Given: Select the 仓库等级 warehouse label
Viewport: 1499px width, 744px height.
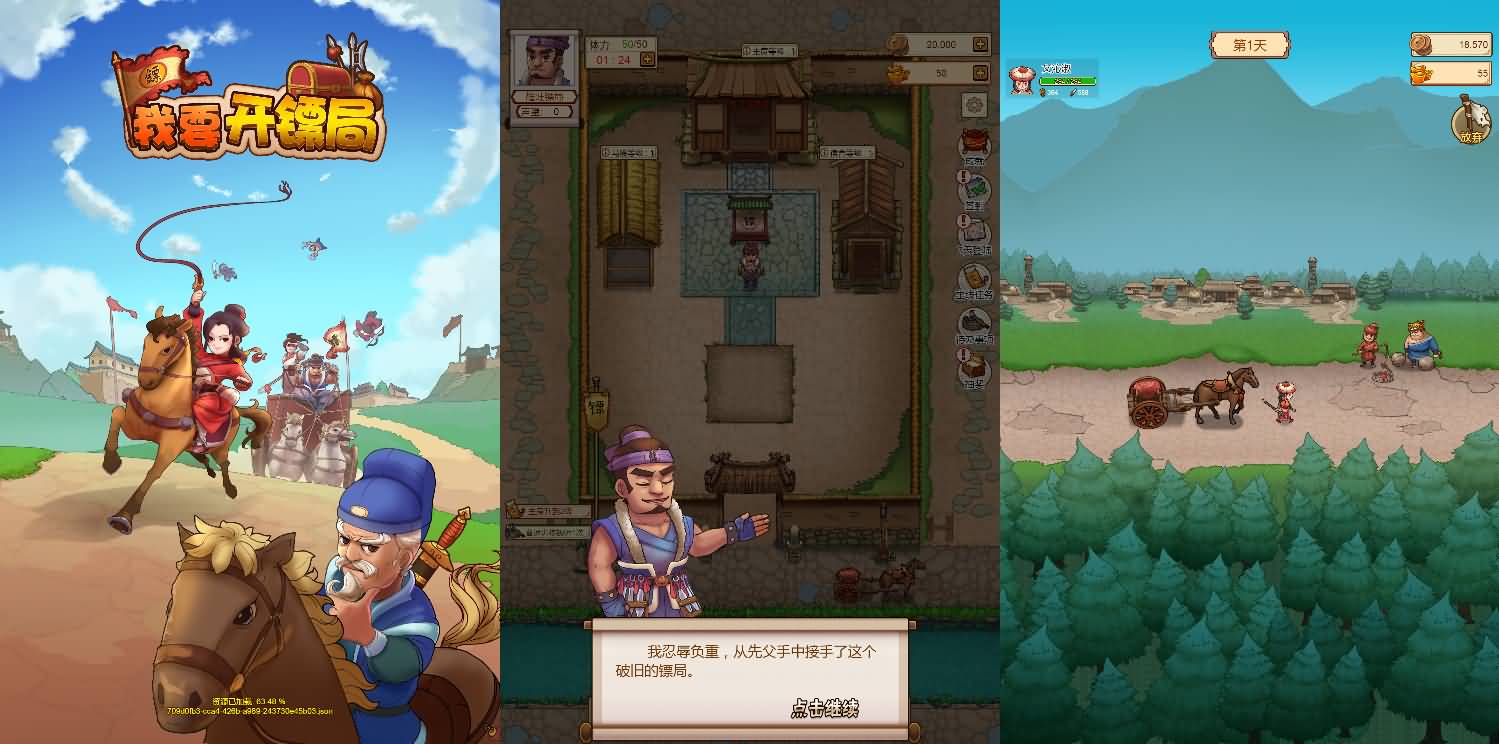Looking at the screenshot, I should point(845,151).
